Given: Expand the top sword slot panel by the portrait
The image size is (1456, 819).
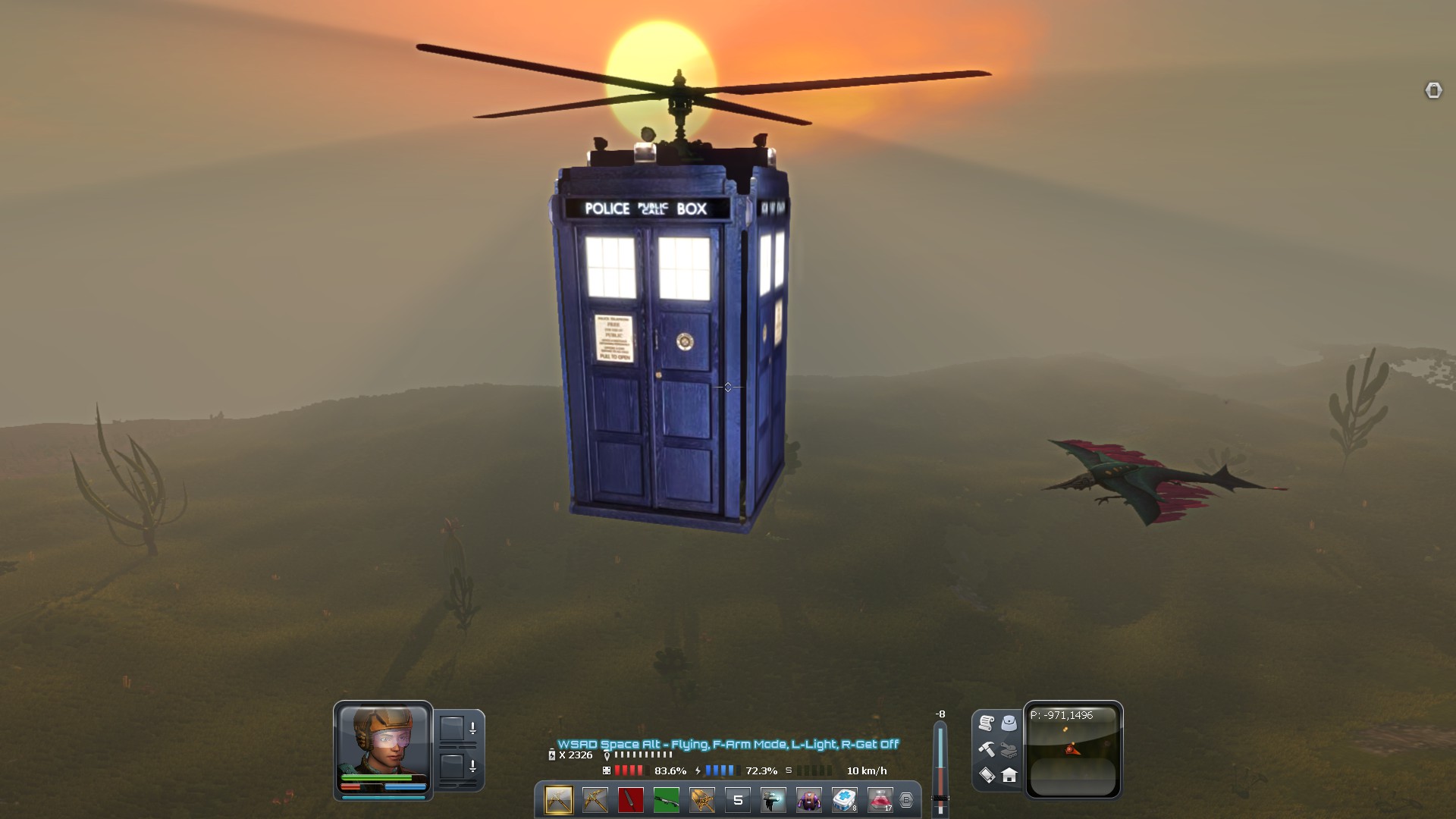Looking at the screenshot, I should (473, 728).
